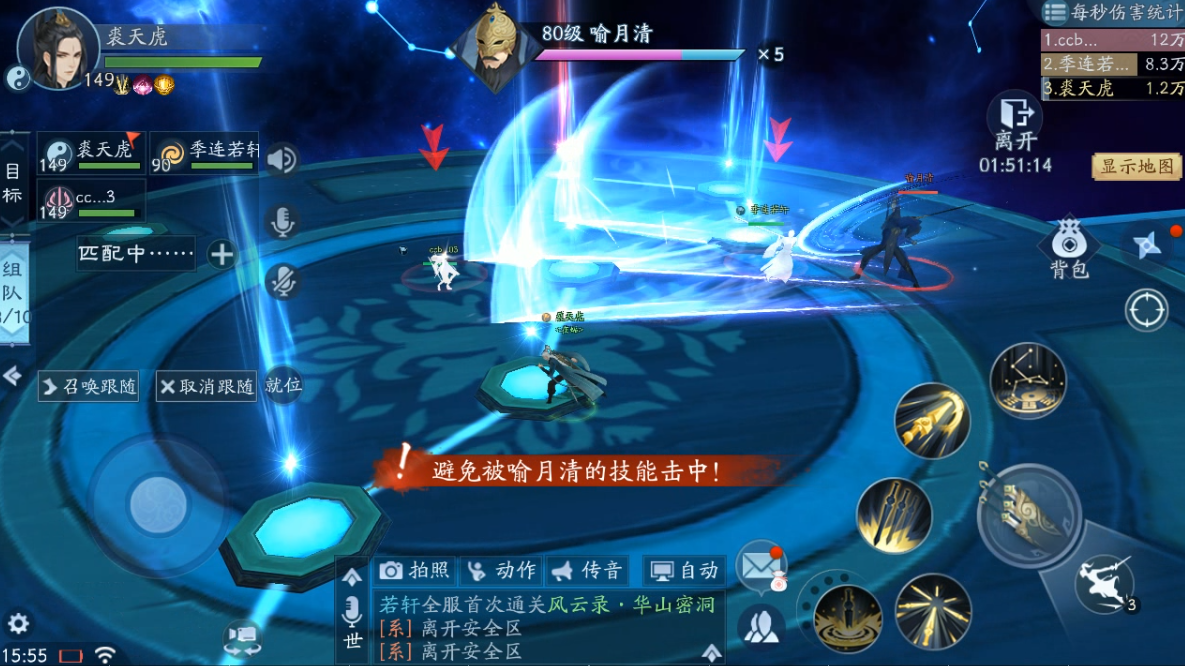Show the map via 显示地图

click(1137, 167)
